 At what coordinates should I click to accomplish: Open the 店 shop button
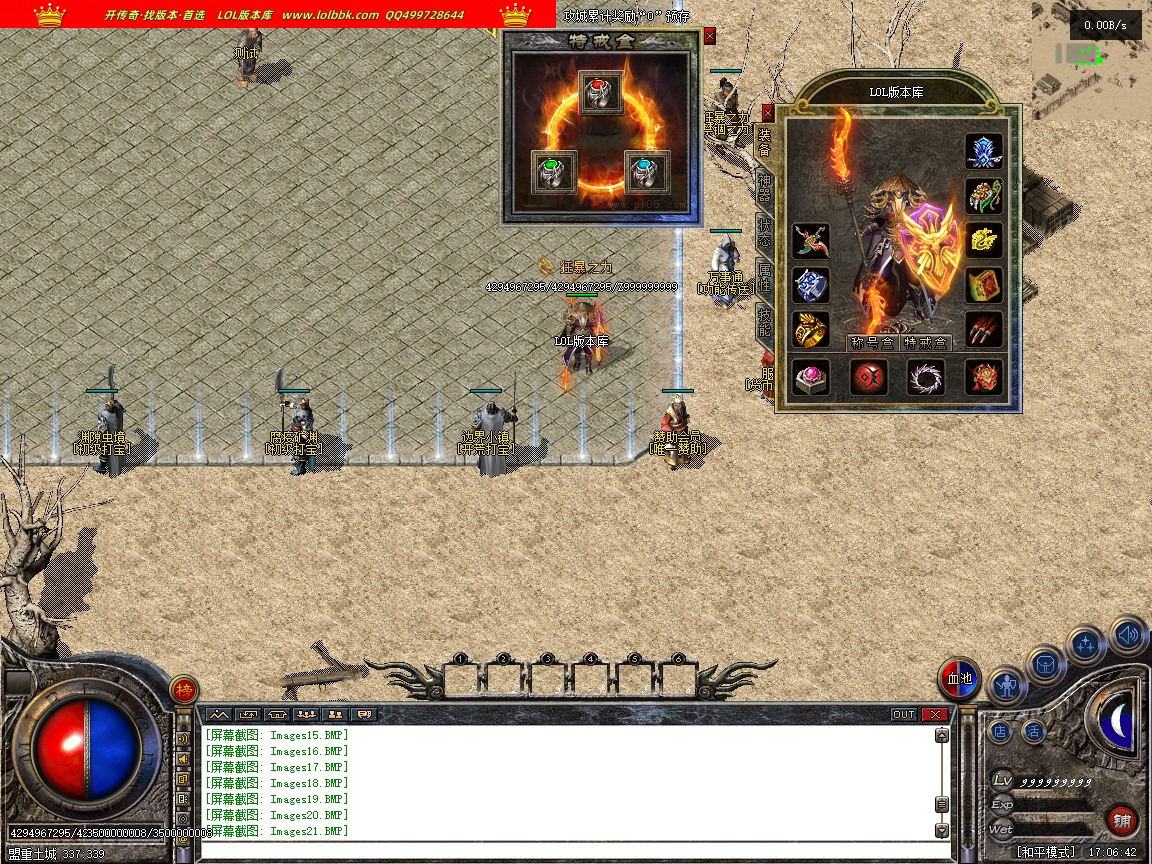(1000, 731)
